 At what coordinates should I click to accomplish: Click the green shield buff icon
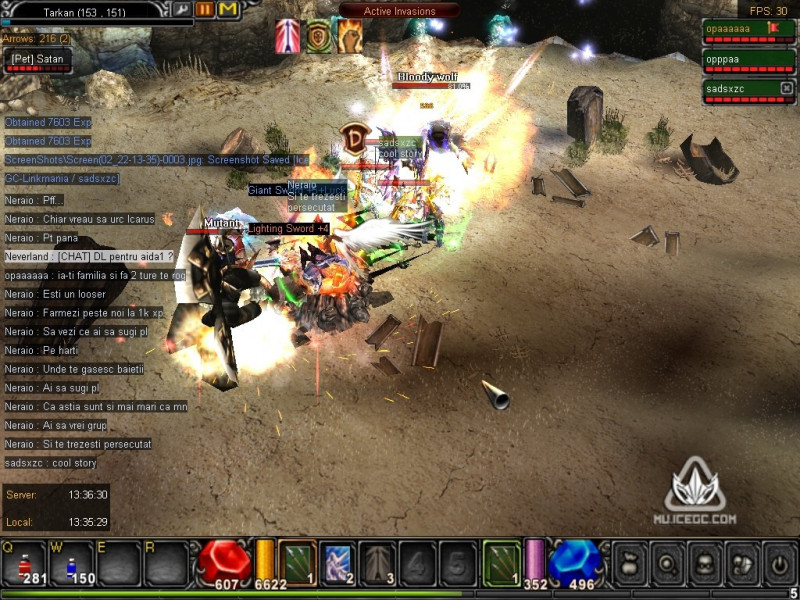click(318, 36)
